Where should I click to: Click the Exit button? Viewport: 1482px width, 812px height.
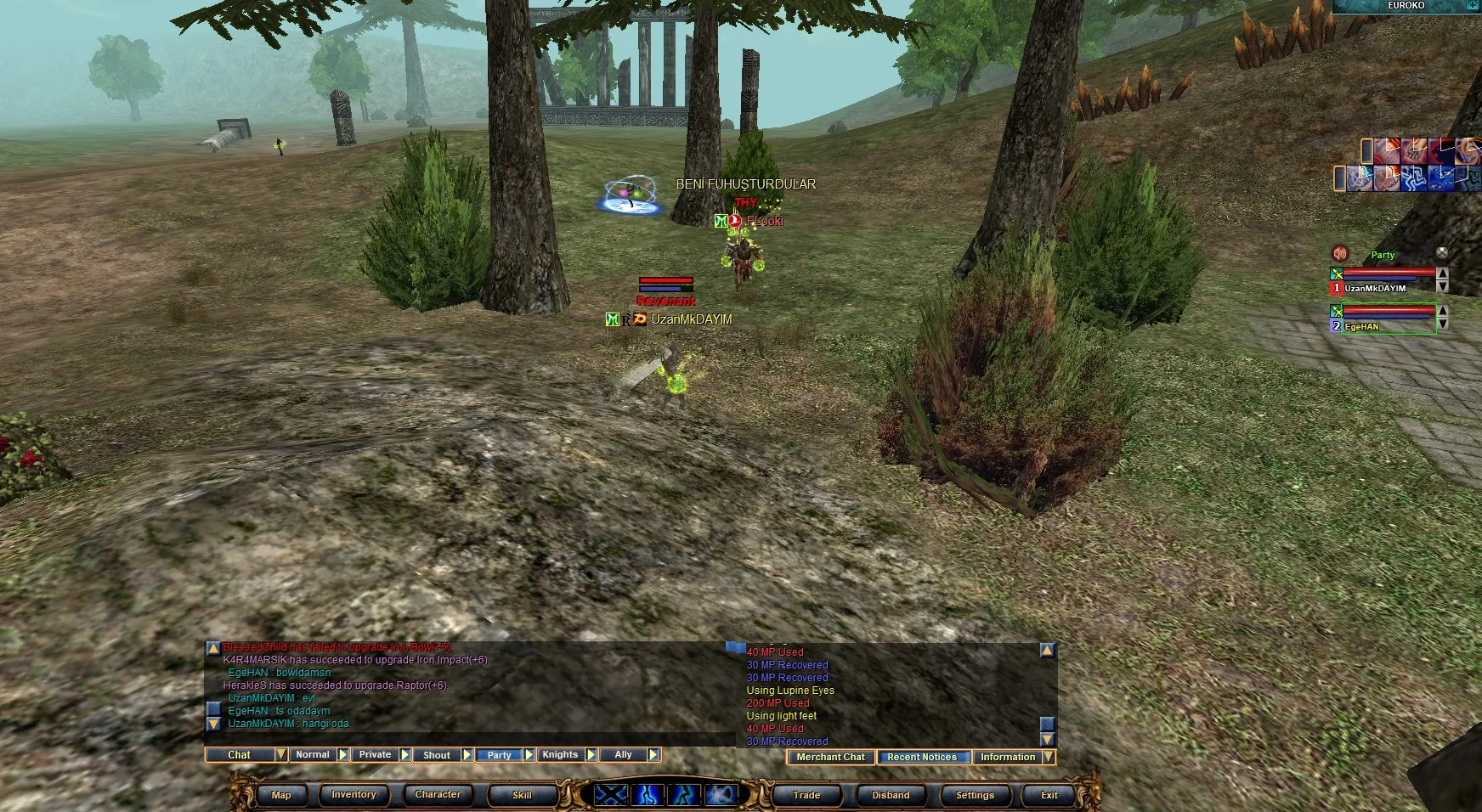pos(1049,795)
